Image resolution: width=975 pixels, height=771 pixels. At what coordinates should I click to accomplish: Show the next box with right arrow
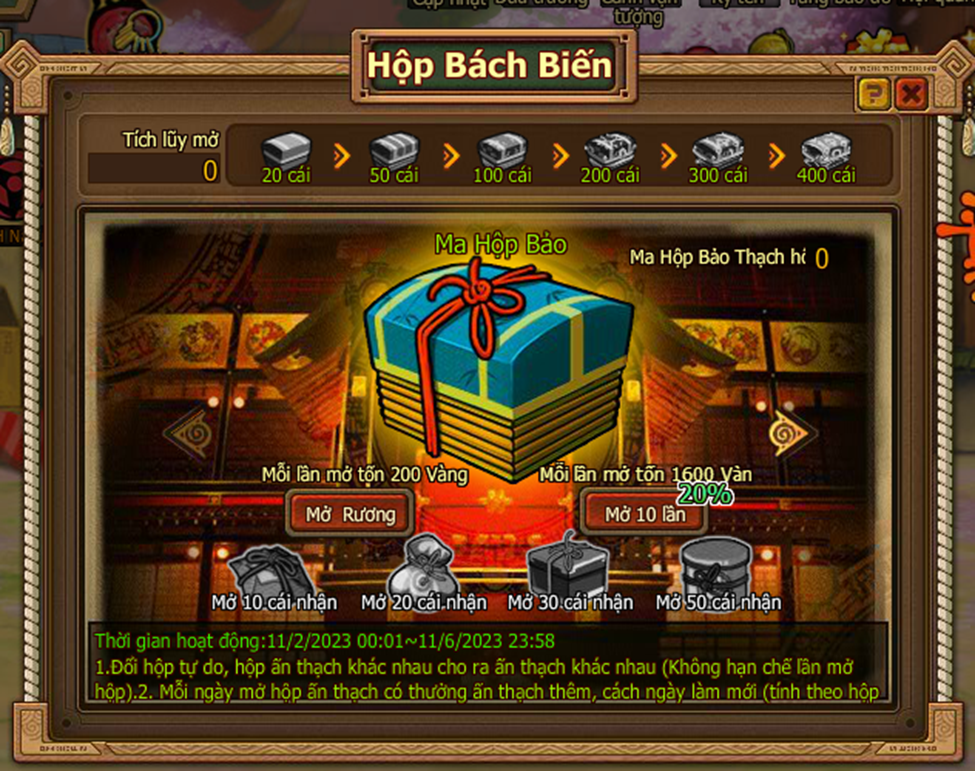(793, 433)
